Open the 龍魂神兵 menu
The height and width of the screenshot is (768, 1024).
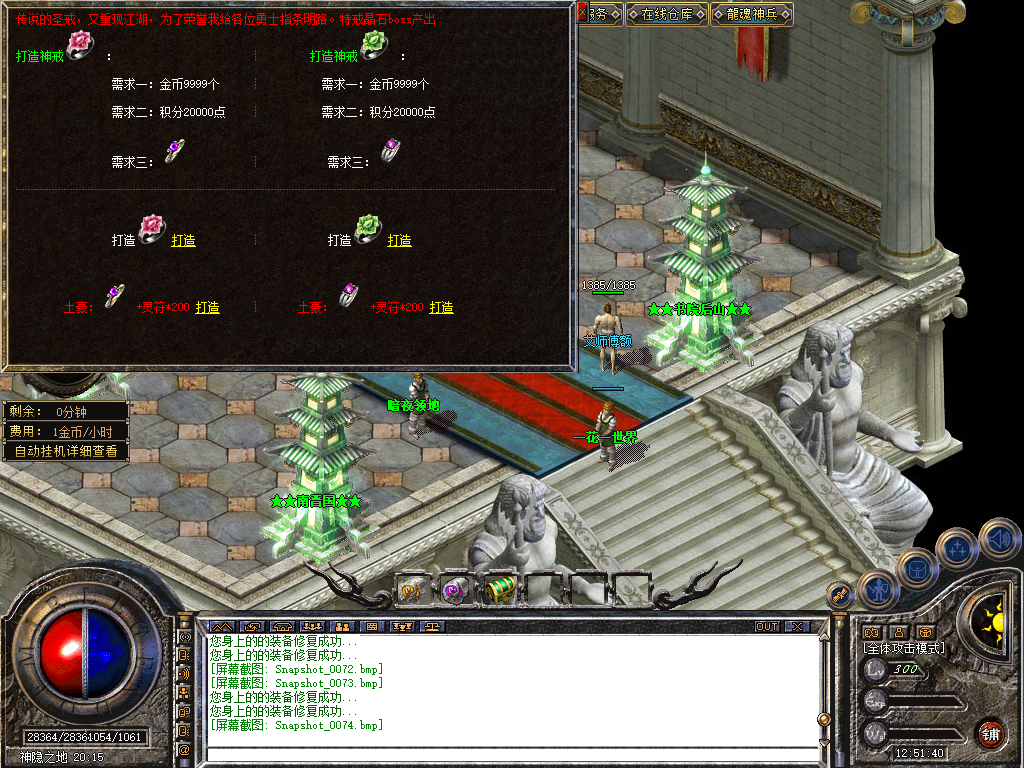(x=752, y=14)
